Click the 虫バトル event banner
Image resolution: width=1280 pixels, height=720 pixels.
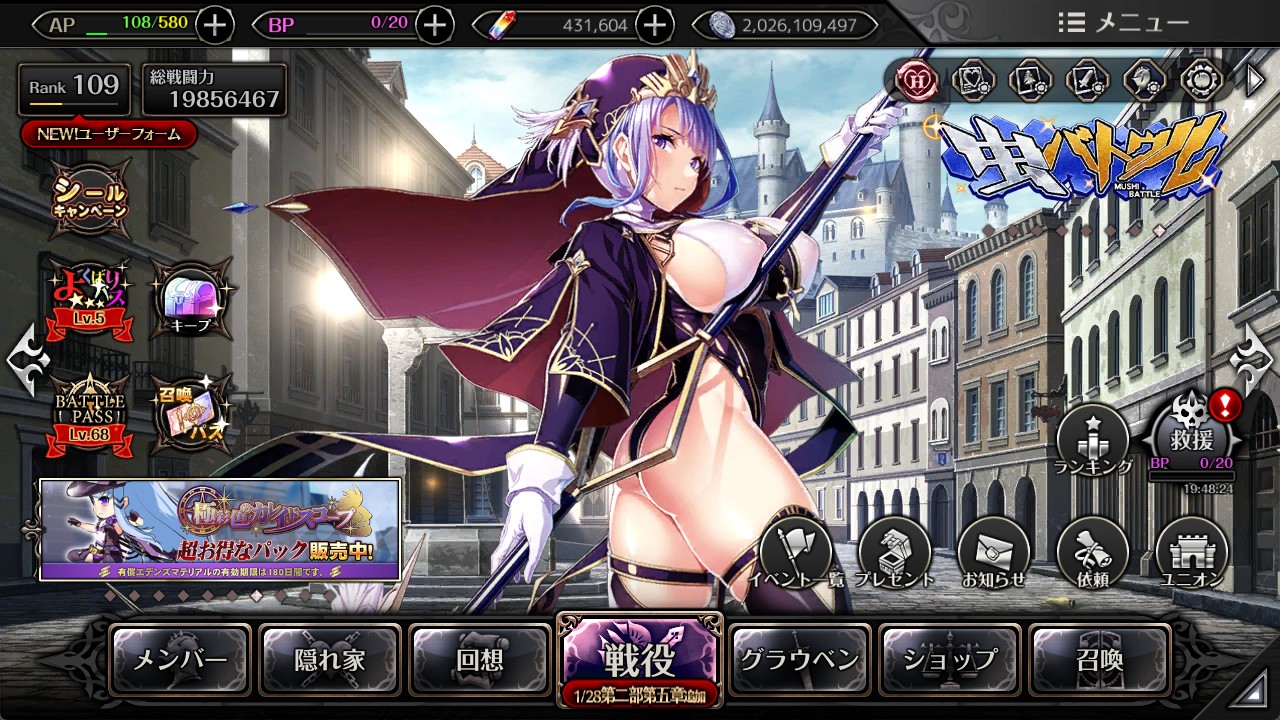click(1083, 160)
